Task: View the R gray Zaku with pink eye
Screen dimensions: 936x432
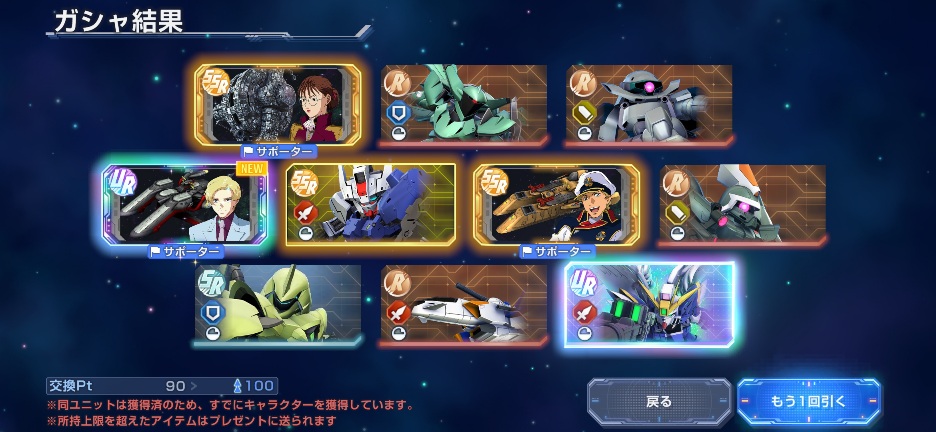Action: coord(649,104)
